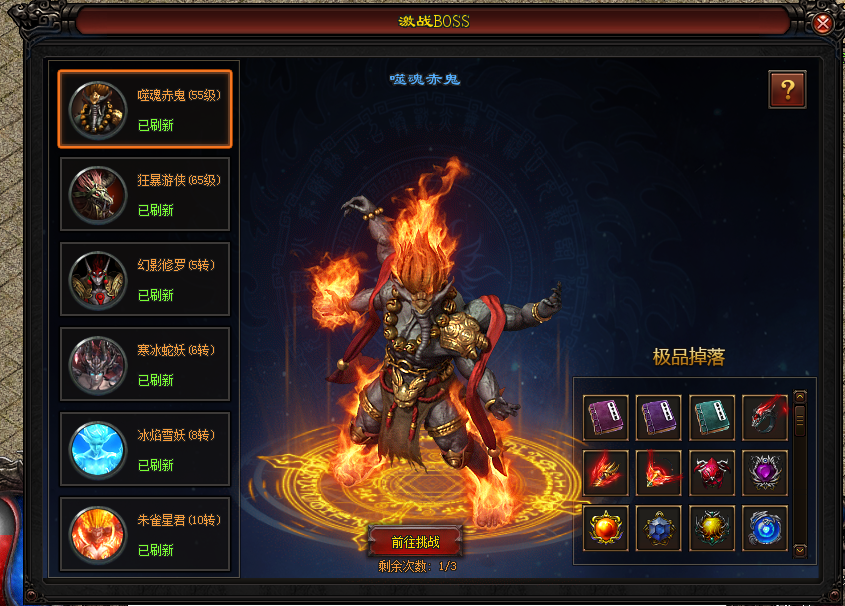Choose the 狂暴游侠 (65级) boss entry

[x=145, y=194]
